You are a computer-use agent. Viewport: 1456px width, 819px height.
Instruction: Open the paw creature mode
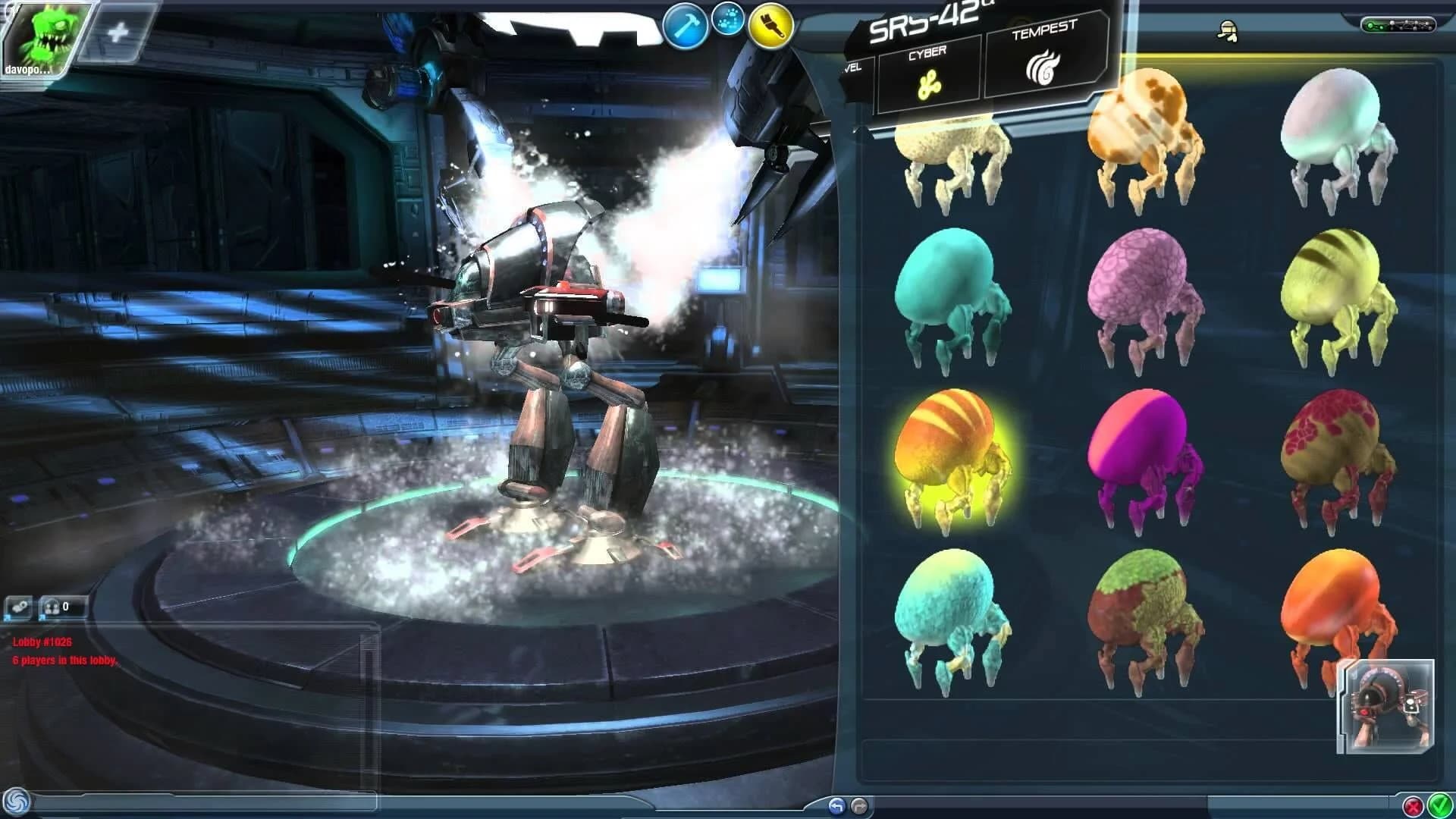pyautogui.click(x=726, y=21)
